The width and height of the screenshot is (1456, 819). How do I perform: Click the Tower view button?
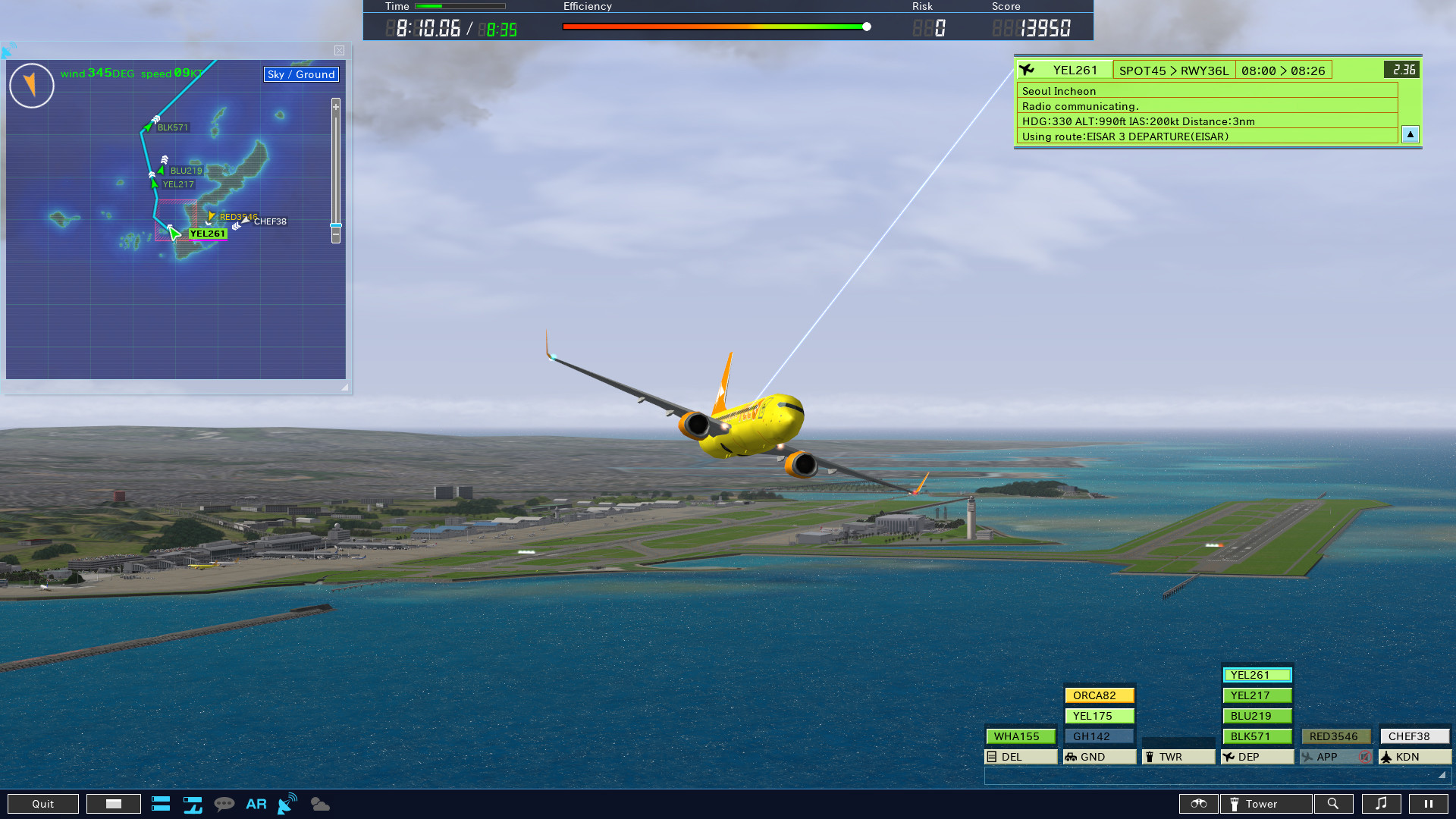(1265, 804)
